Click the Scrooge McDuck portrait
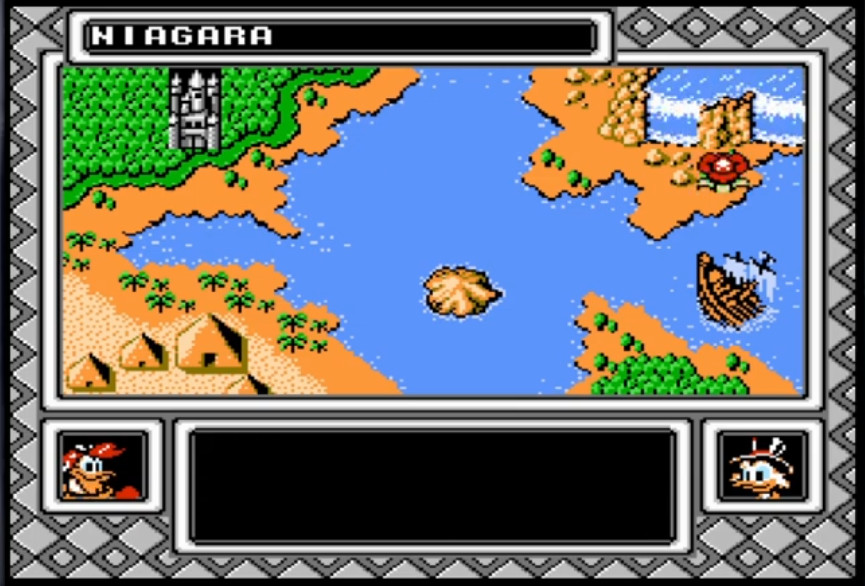The height and width of the screenshot is (586, 865). [762, 466]
